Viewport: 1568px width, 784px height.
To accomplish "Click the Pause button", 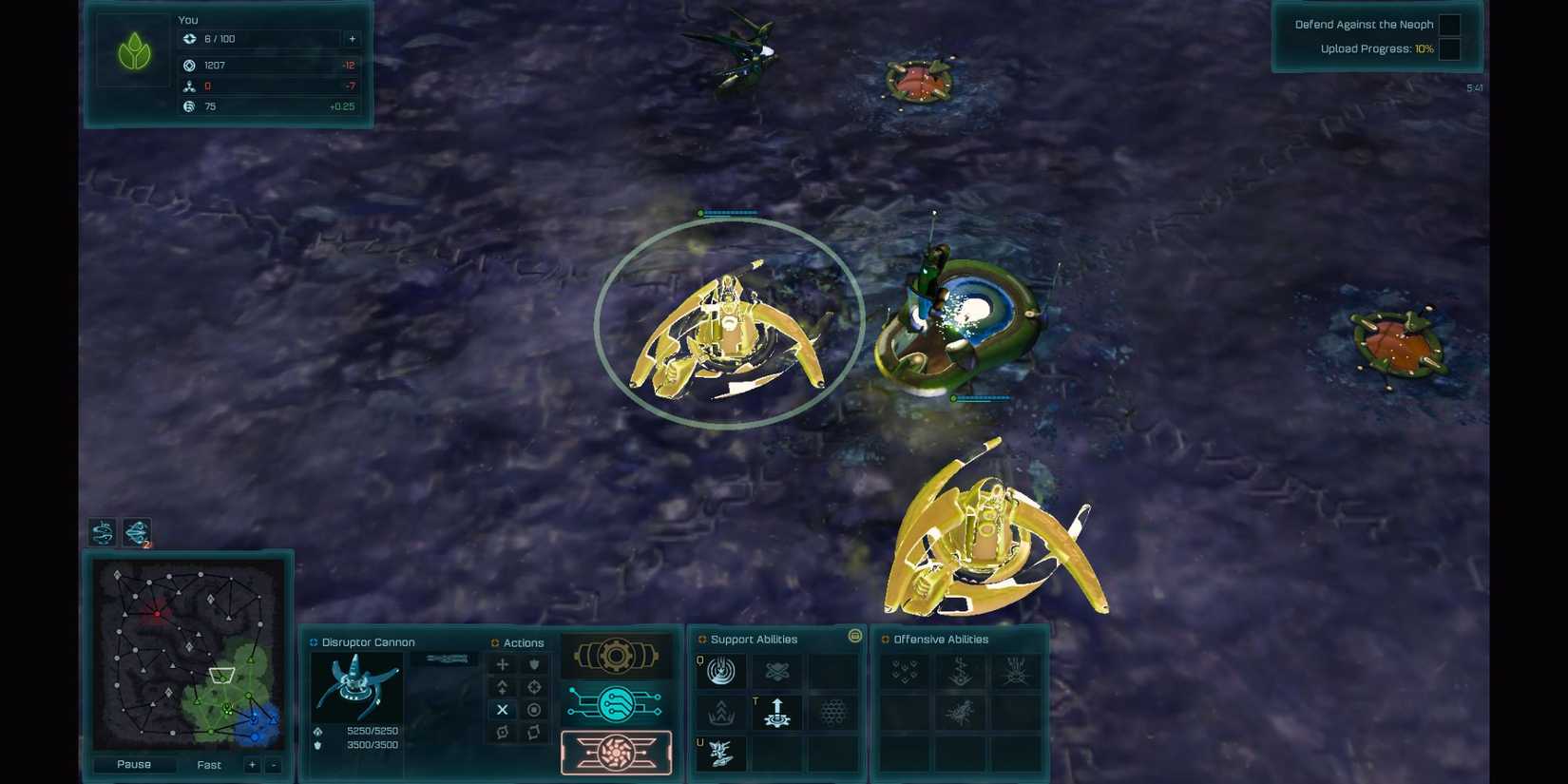I will point(133,764).
